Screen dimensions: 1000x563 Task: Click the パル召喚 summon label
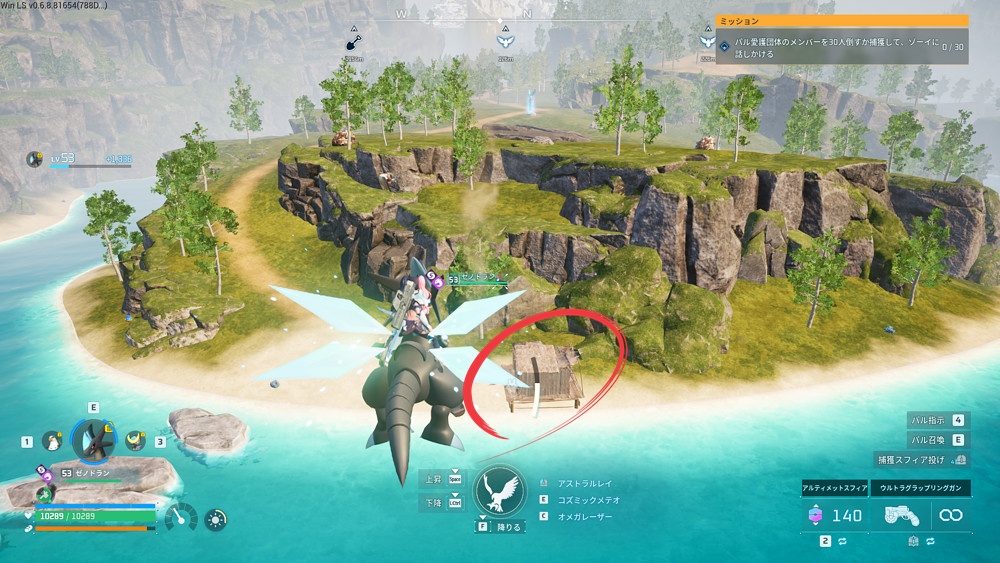[x=928, y=440]
